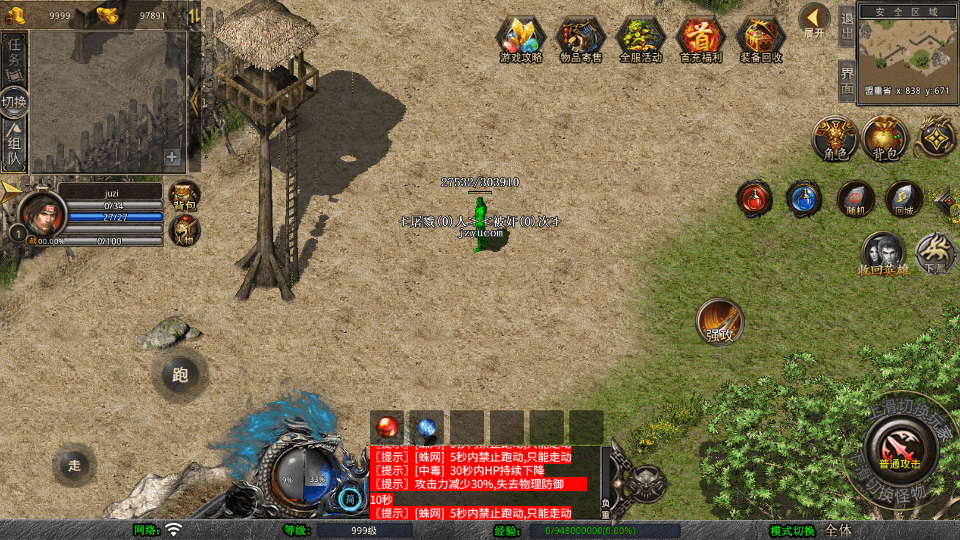Viewport: 960px width, 540px height.
Task: Use the blue mana potion quick slot
Action: click(803, 198)
